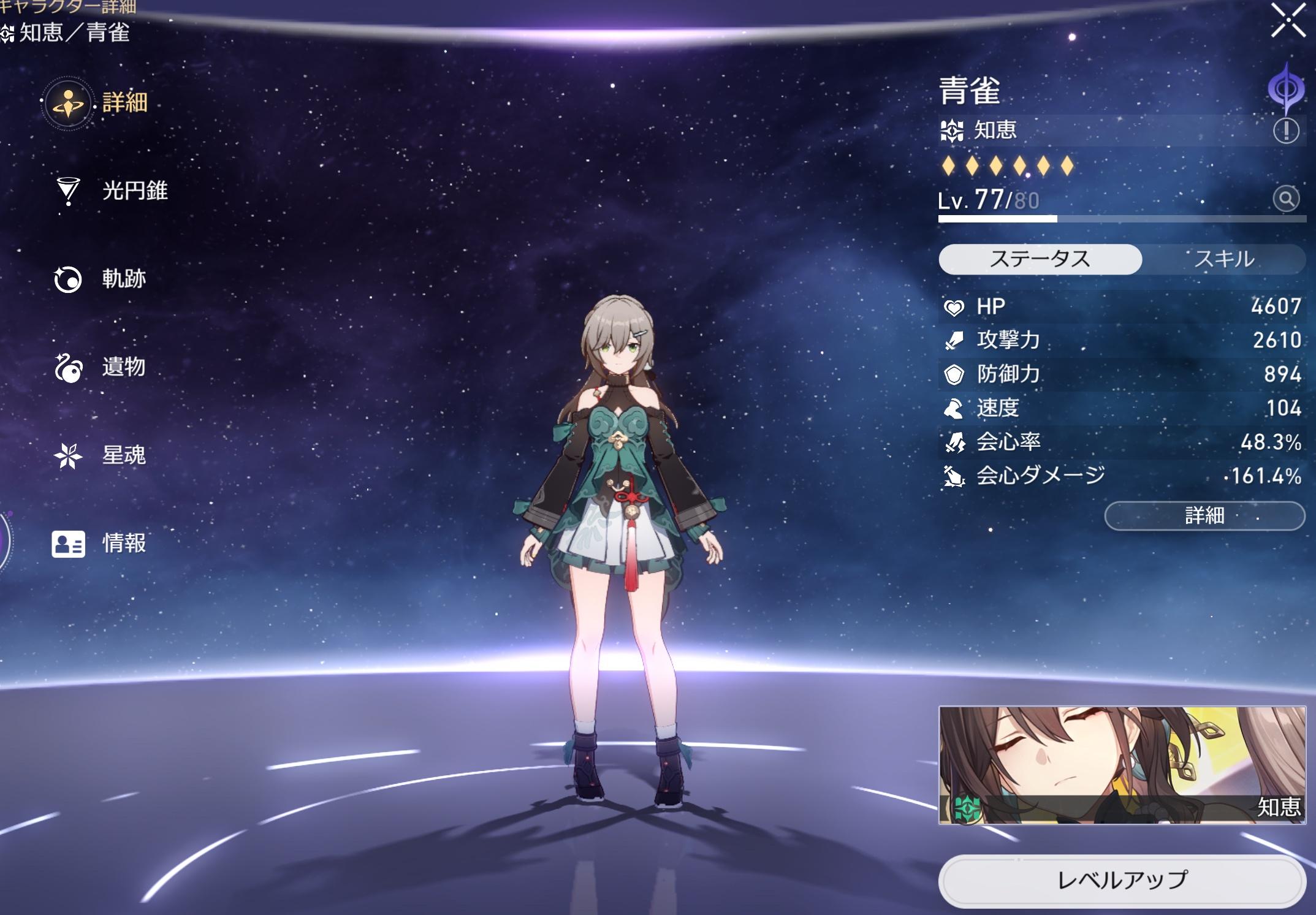Select the equipped light cone thumbnail
The width and height of the screenshot is (1316, 915).
(1122, 765)
